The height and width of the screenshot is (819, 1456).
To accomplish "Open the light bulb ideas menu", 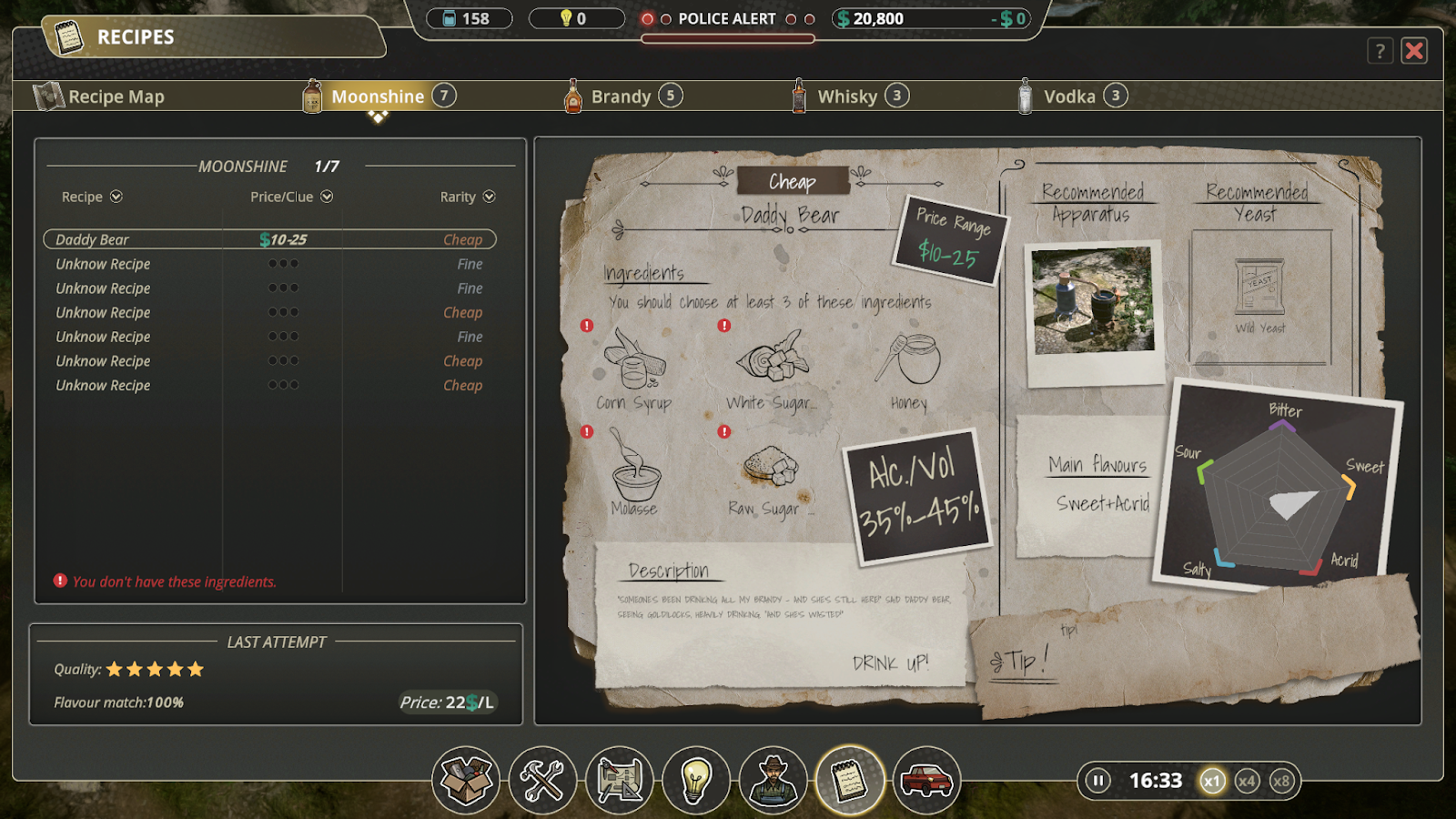I will point(696,780).
